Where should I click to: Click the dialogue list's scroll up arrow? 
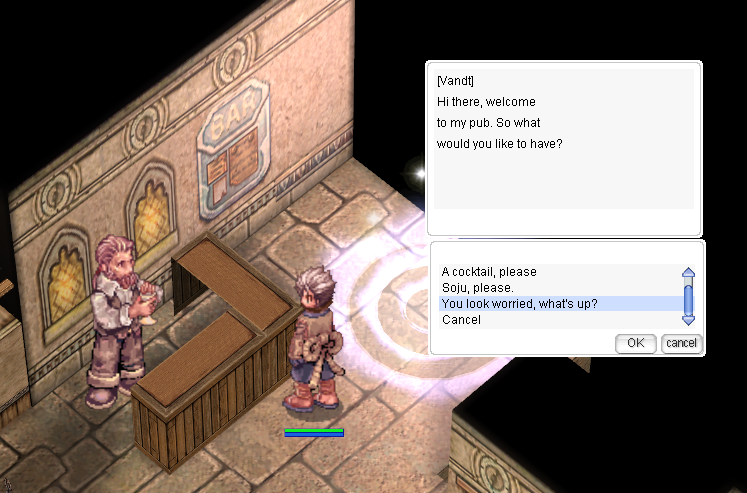[688, 273]
